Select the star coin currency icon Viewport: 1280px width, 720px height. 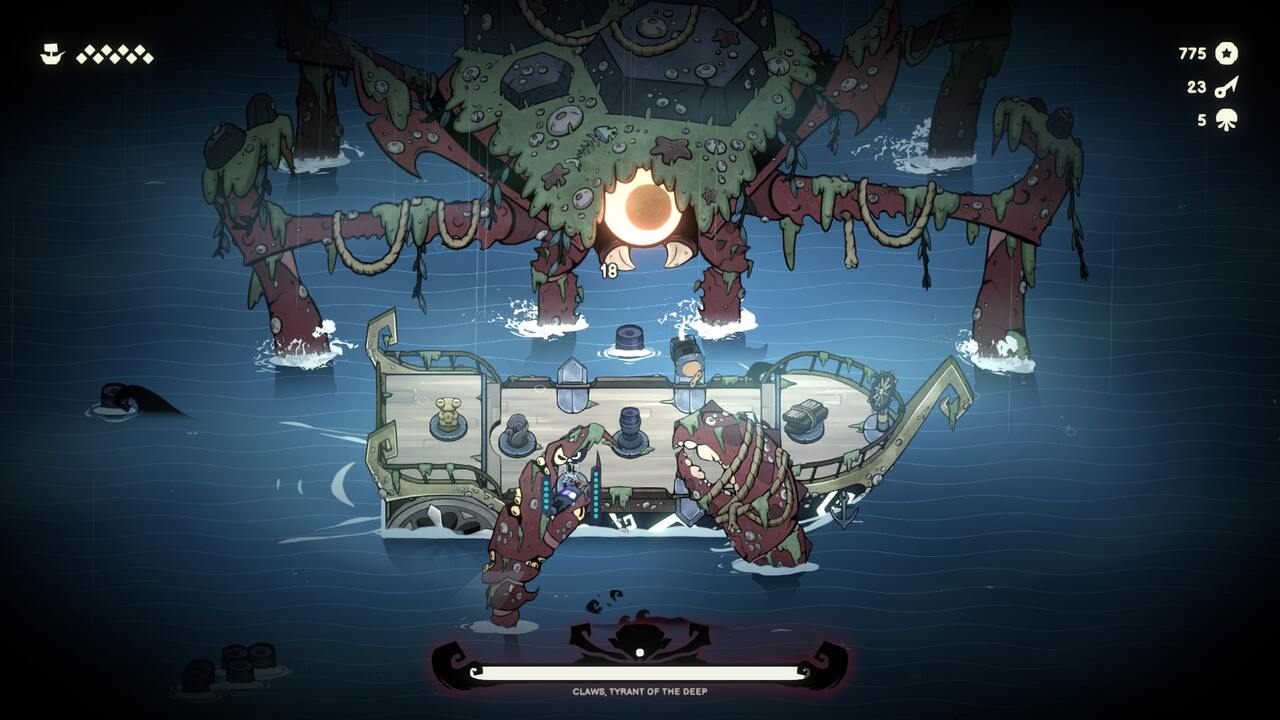click(1228, 55)
